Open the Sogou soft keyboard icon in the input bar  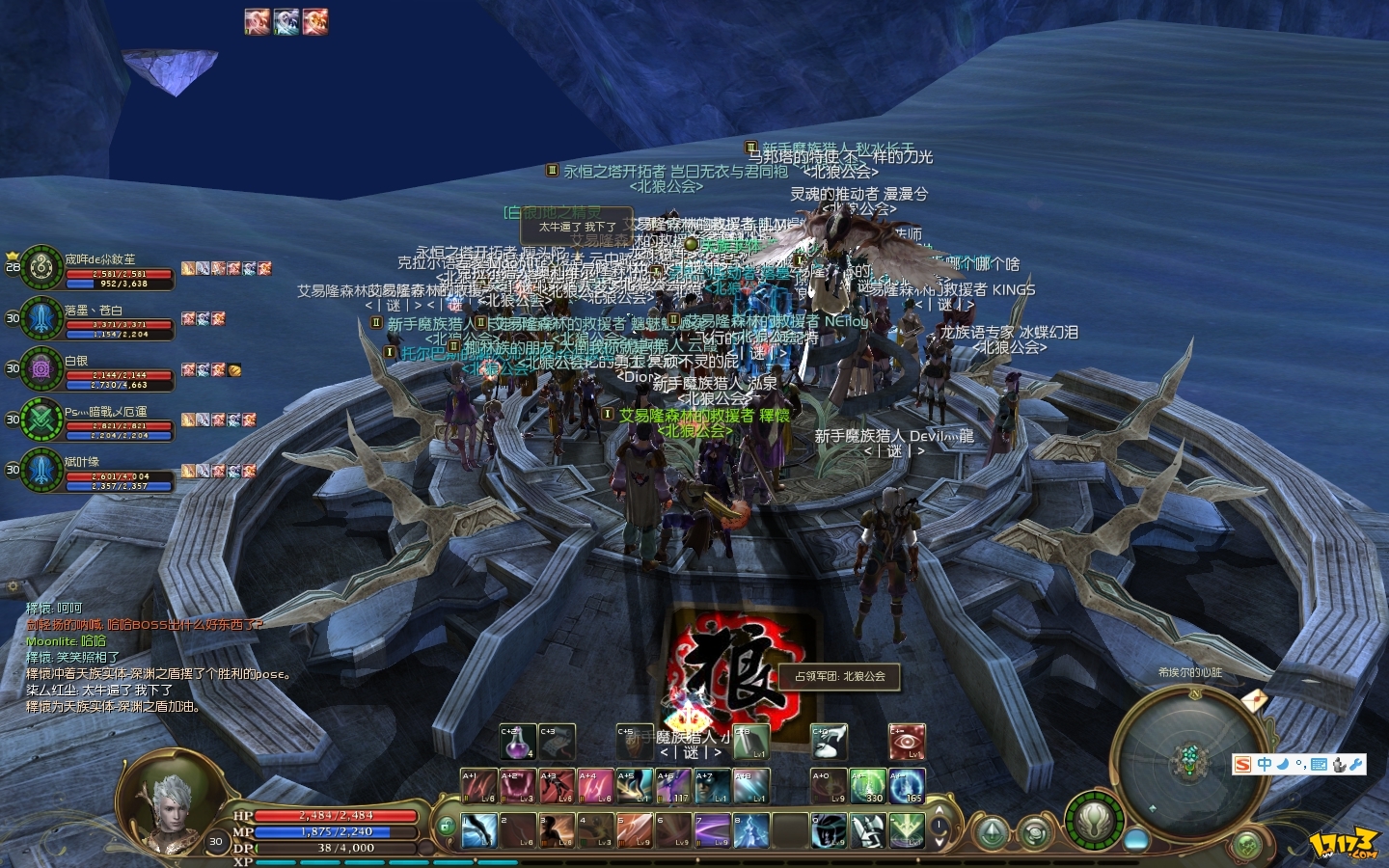tap(1319, 764)
